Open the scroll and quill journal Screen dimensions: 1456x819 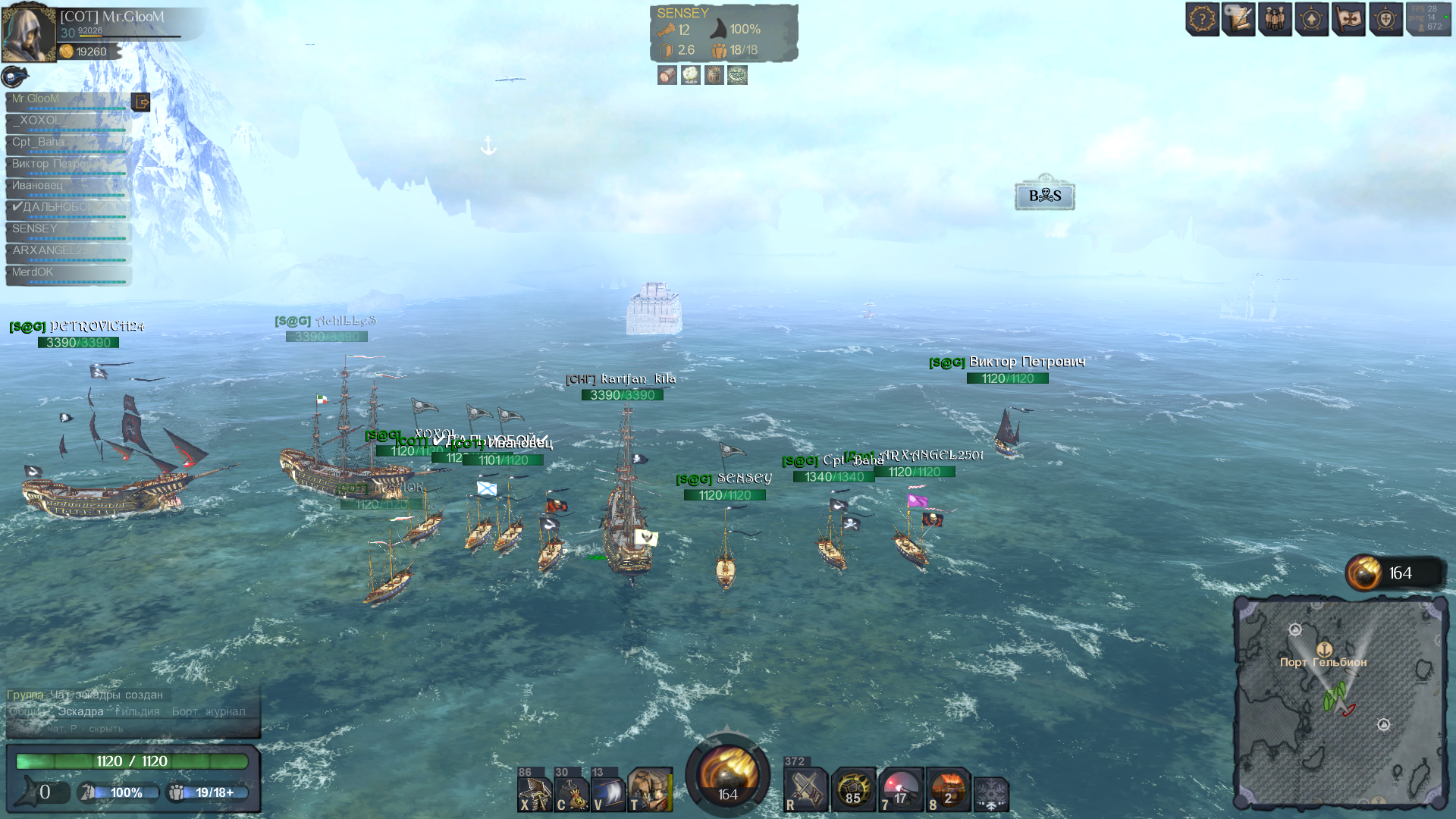coord(1239,19)
